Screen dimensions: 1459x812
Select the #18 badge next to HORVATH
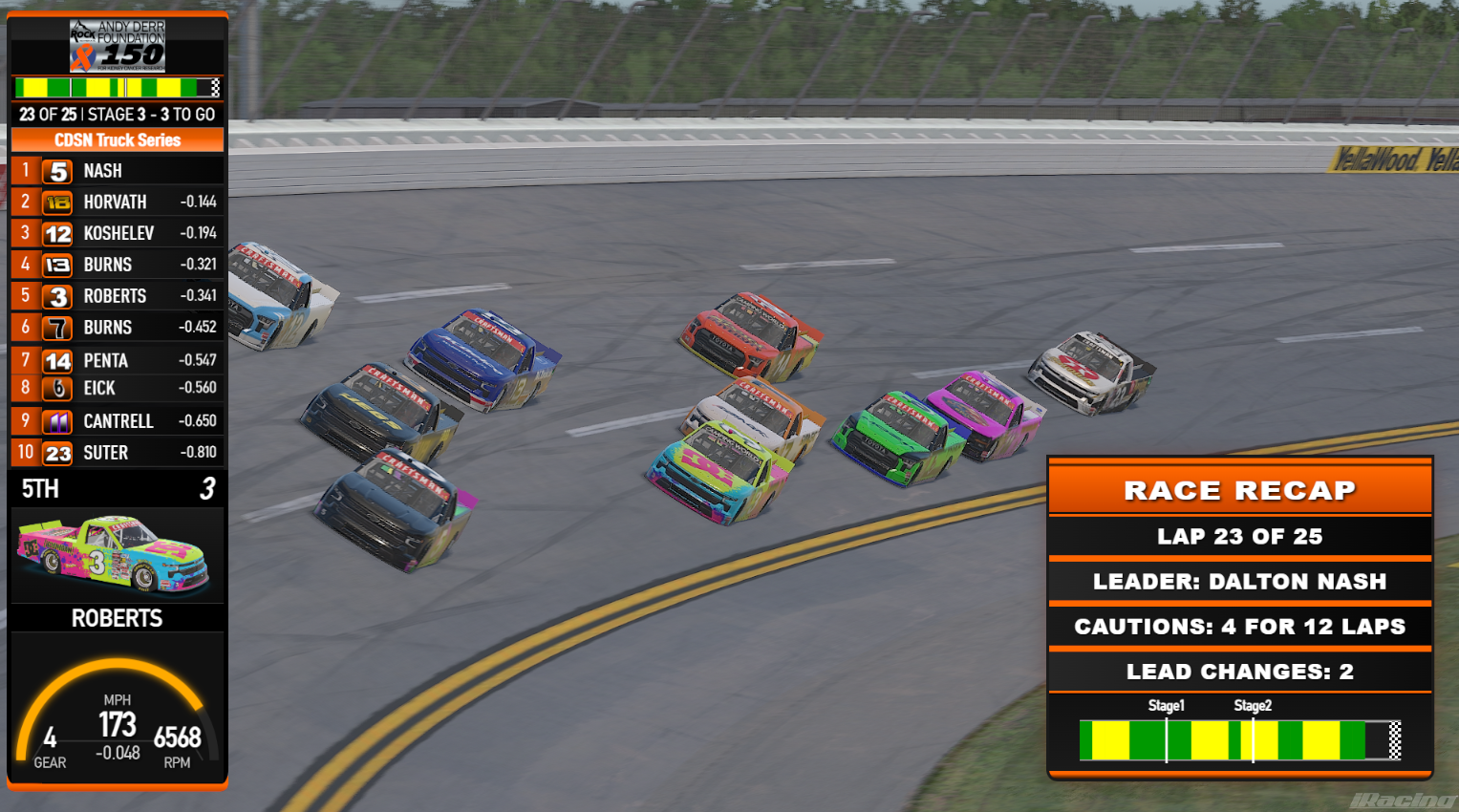57,202
